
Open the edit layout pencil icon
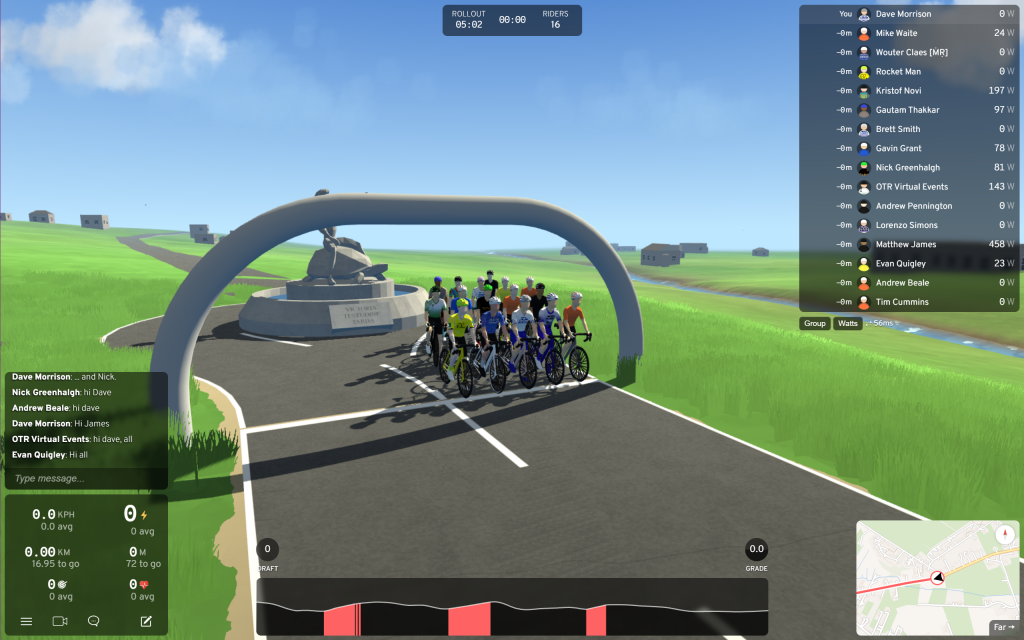coord(146,621)
